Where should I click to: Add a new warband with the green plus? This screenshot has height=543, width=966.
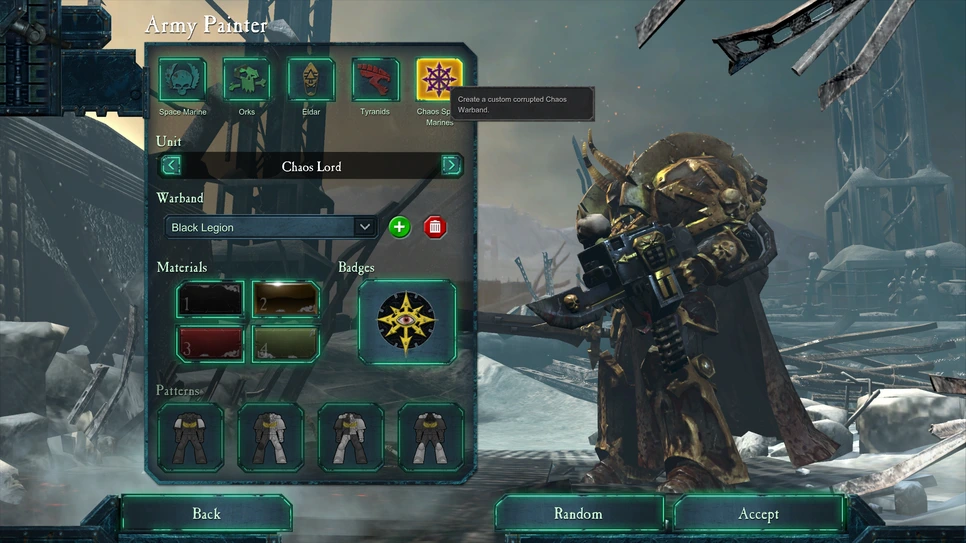pyautogui.click(x=399, y=227)
